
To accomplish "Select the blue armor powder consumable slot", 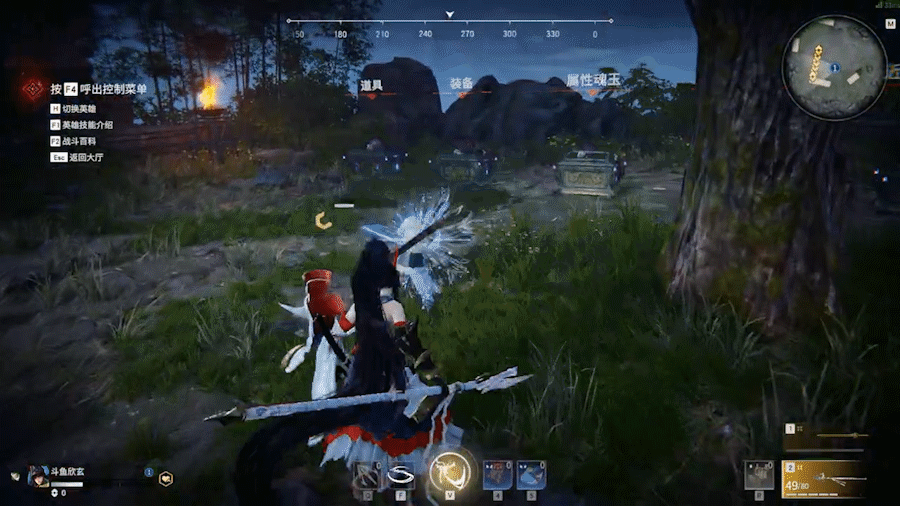I will (x=532, y=475).
